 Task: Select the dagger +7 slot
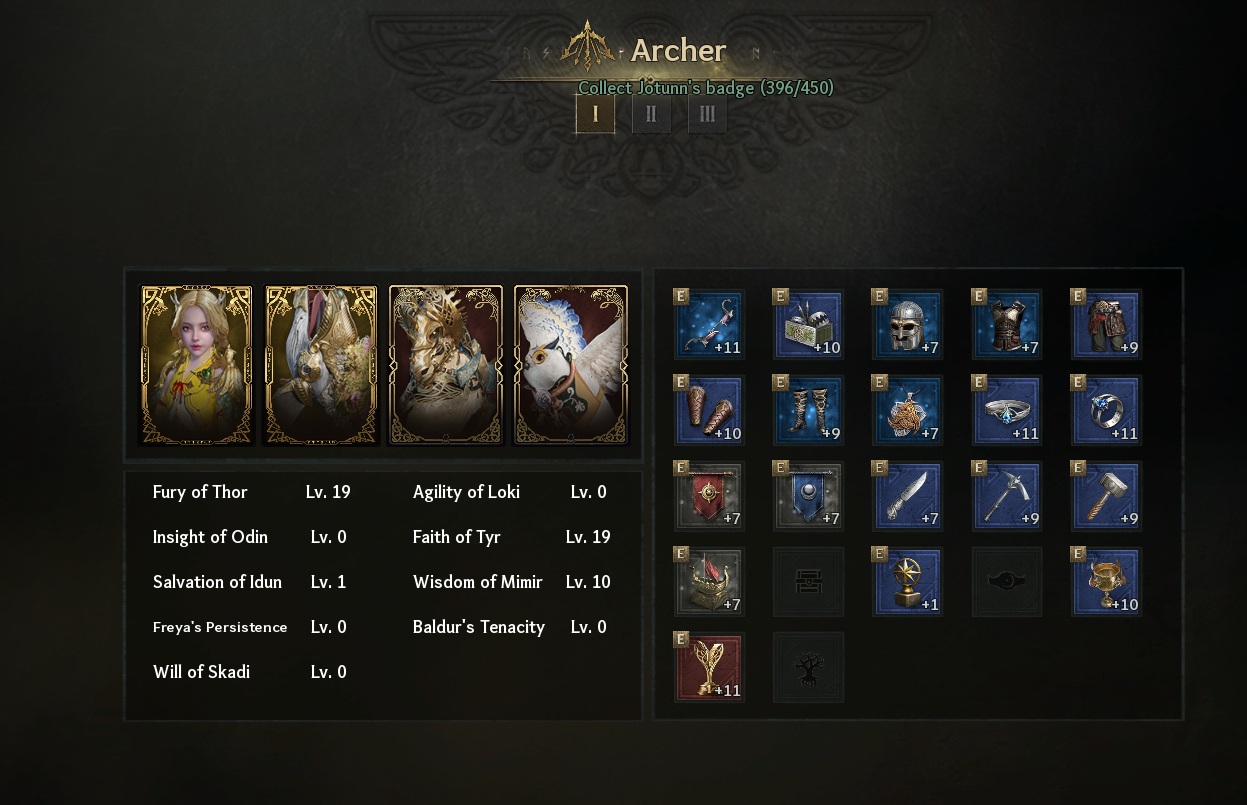pyautogui.click(x=907, y=495)
